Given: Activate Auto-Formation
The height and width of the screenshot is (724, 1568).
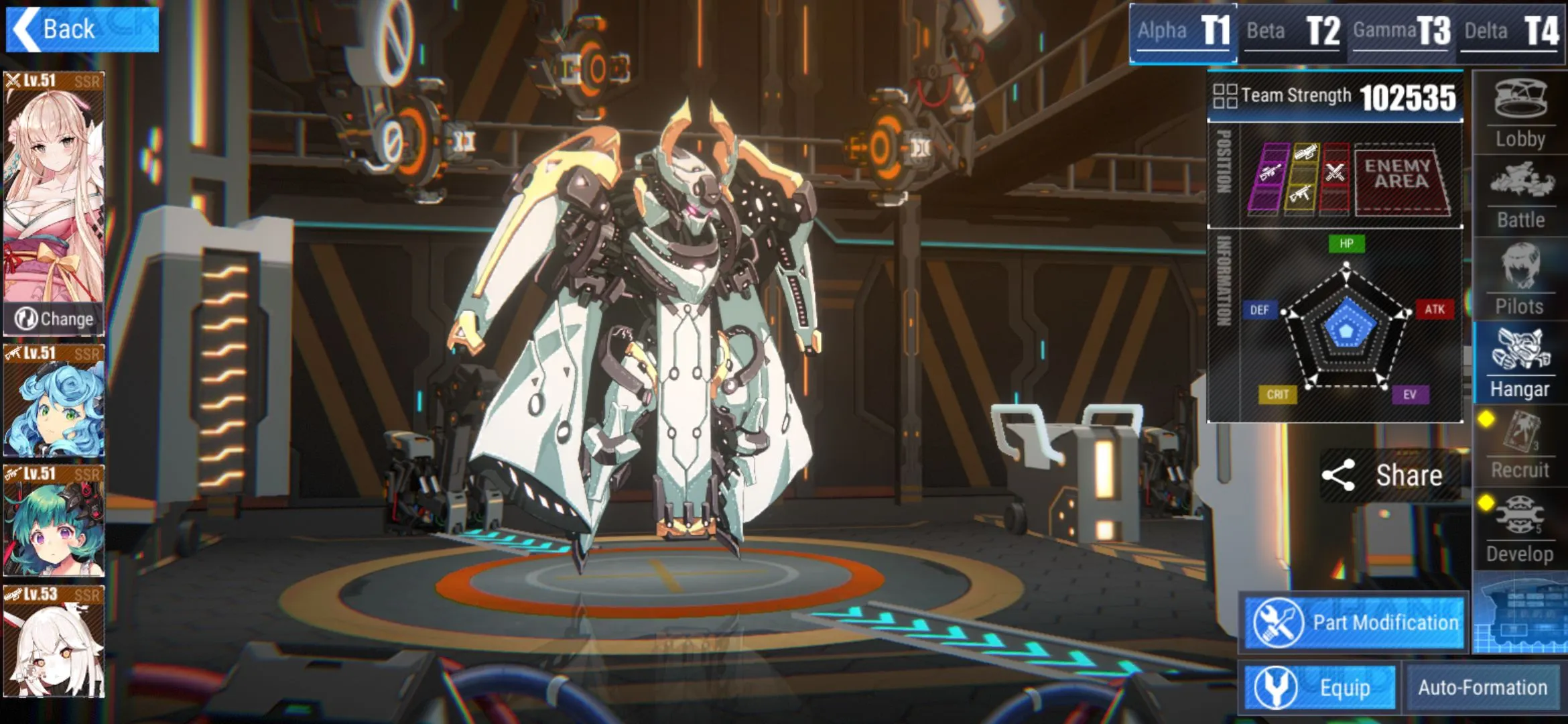Looking at the screenshot, I should coord(1482,688).
